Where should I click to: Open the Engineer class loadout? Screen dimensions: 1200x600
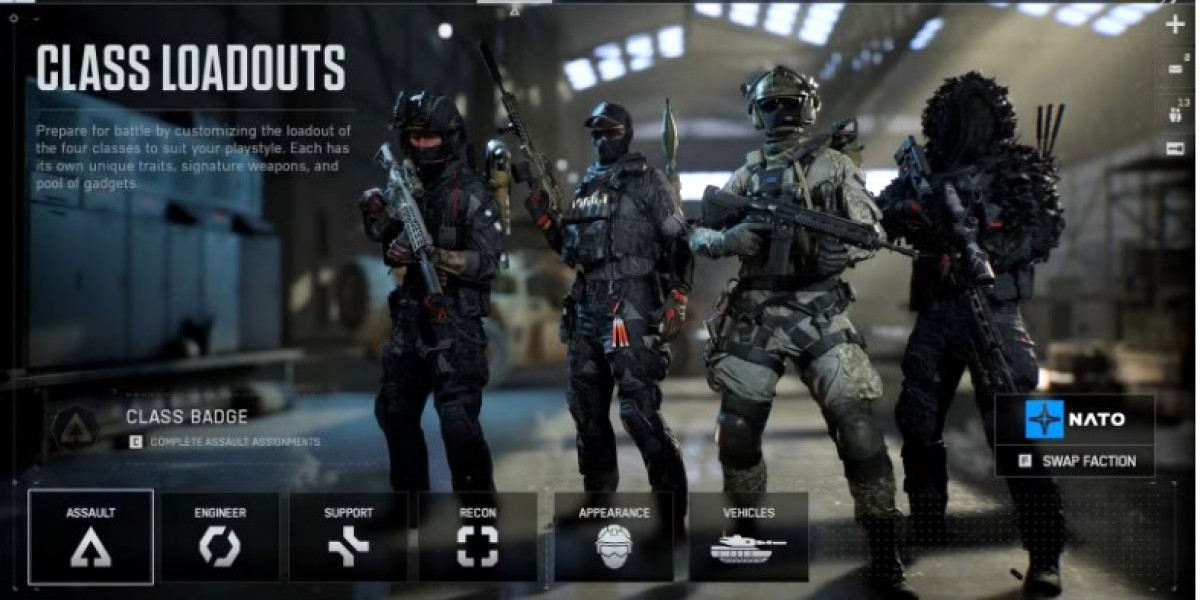[x=220, y=537]
